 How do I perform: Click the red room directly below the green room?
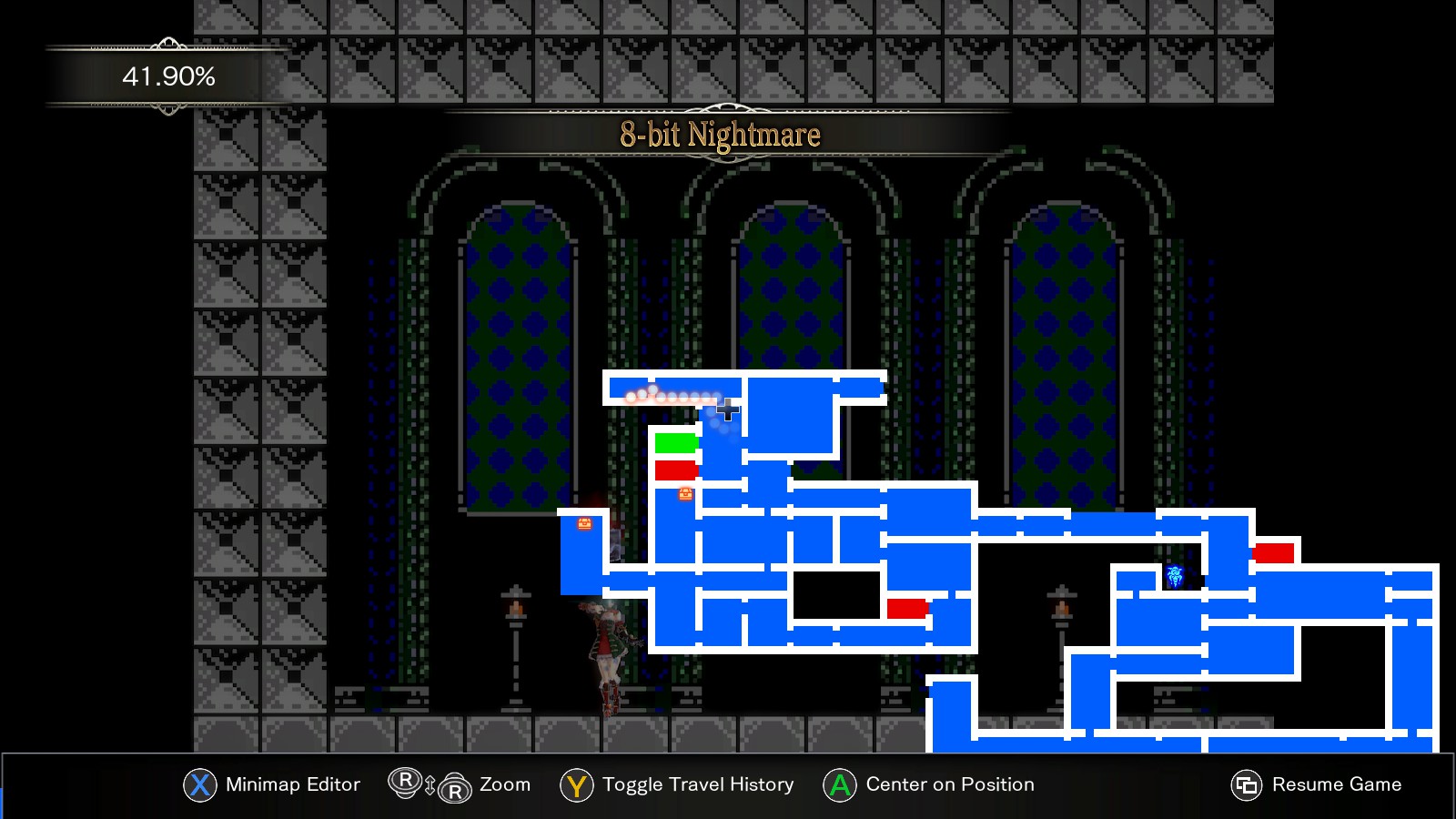(675, 470)
